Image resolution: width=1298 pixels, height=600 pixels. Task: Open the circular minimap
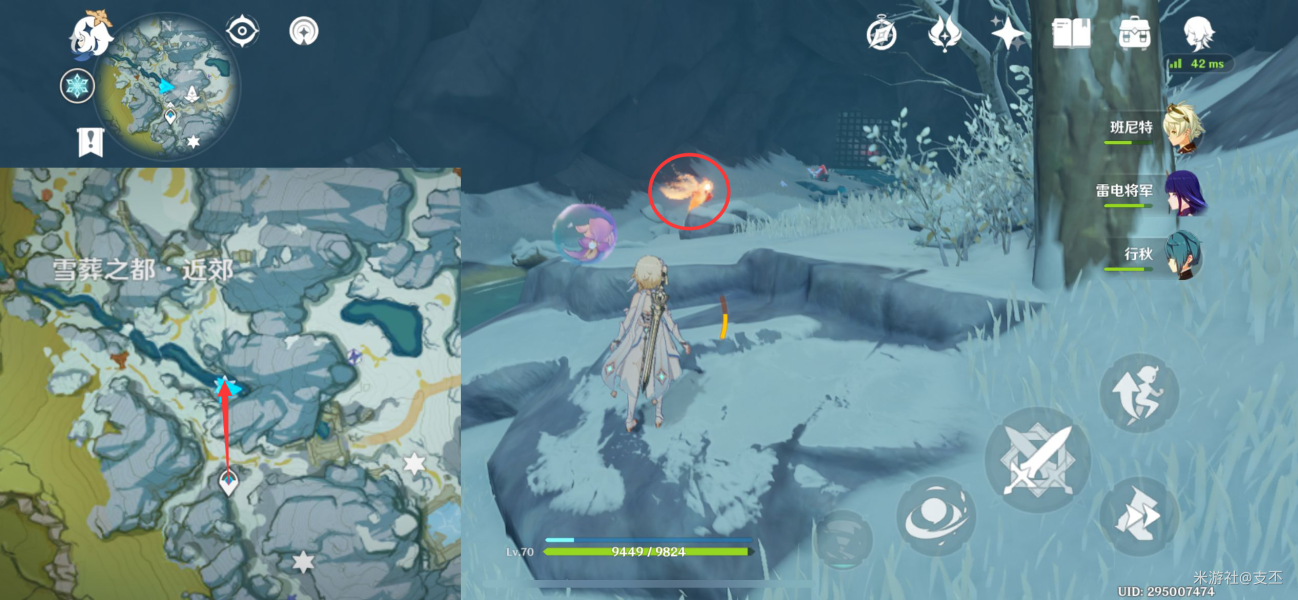click(168, 86)
